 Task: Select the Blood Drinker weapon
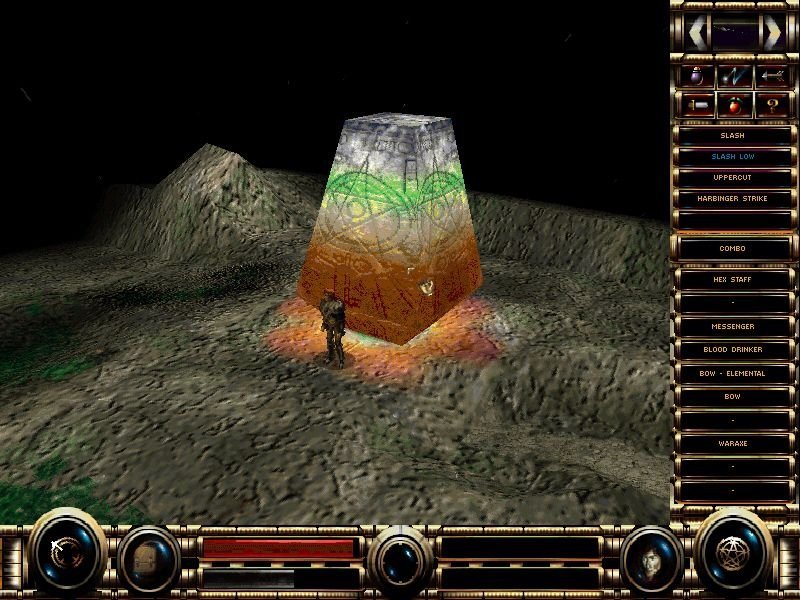(x=732, y=350)
